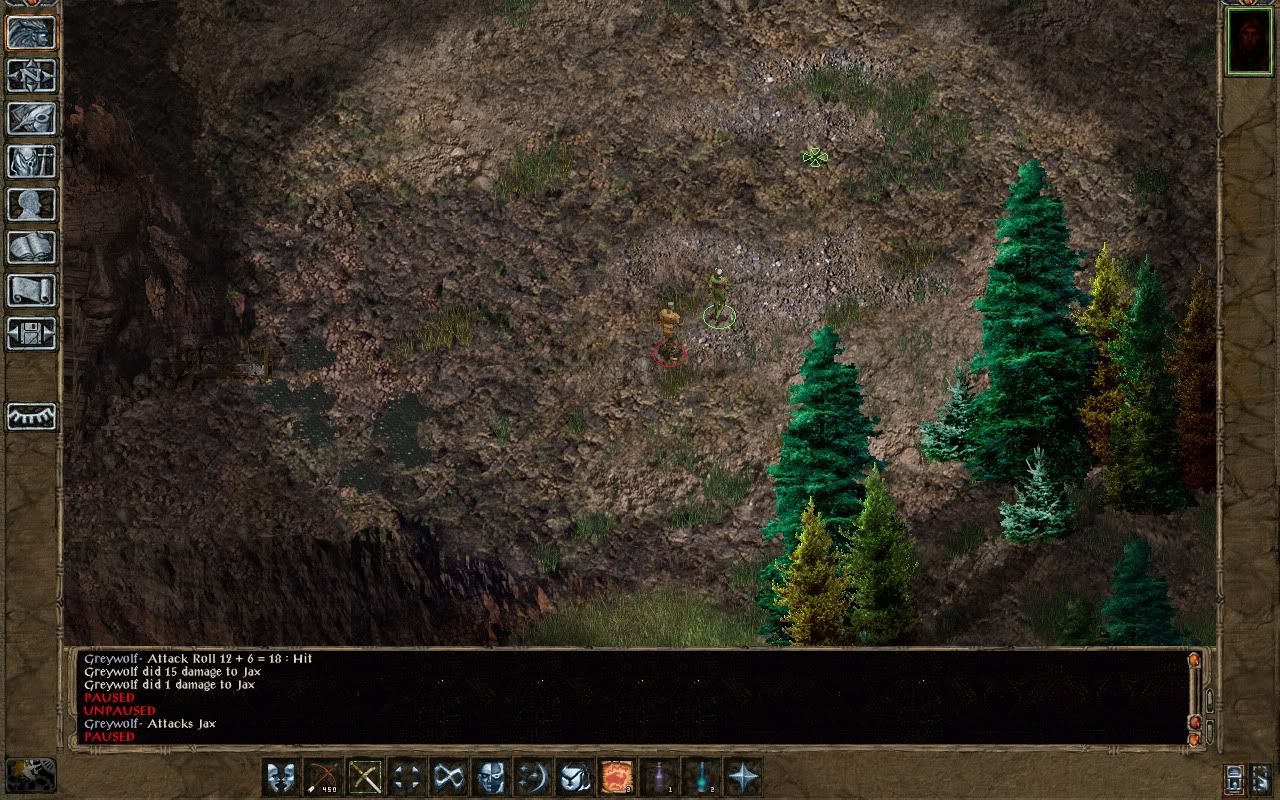
Task: Activate the talk action with two faces
Action: pyautogui.click(x=281, y=777)
